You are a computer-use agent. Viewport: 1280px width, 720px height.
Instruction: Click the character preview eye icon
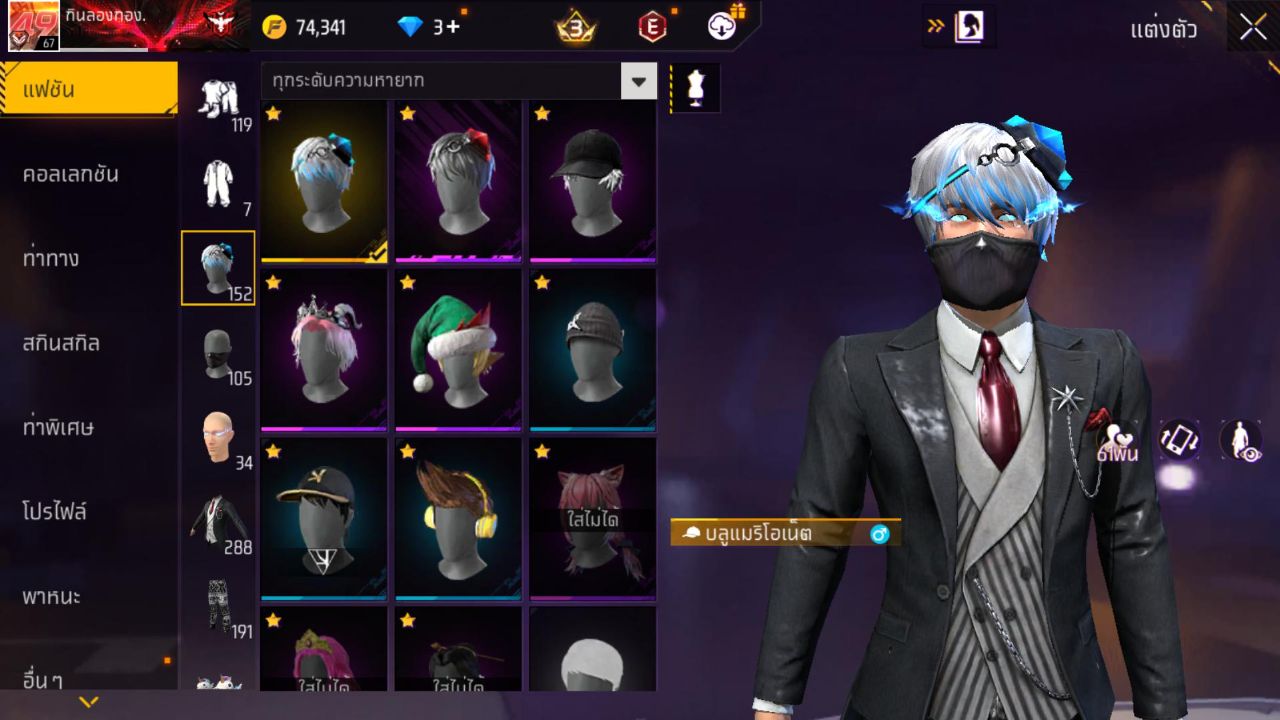click(1240, 441)
